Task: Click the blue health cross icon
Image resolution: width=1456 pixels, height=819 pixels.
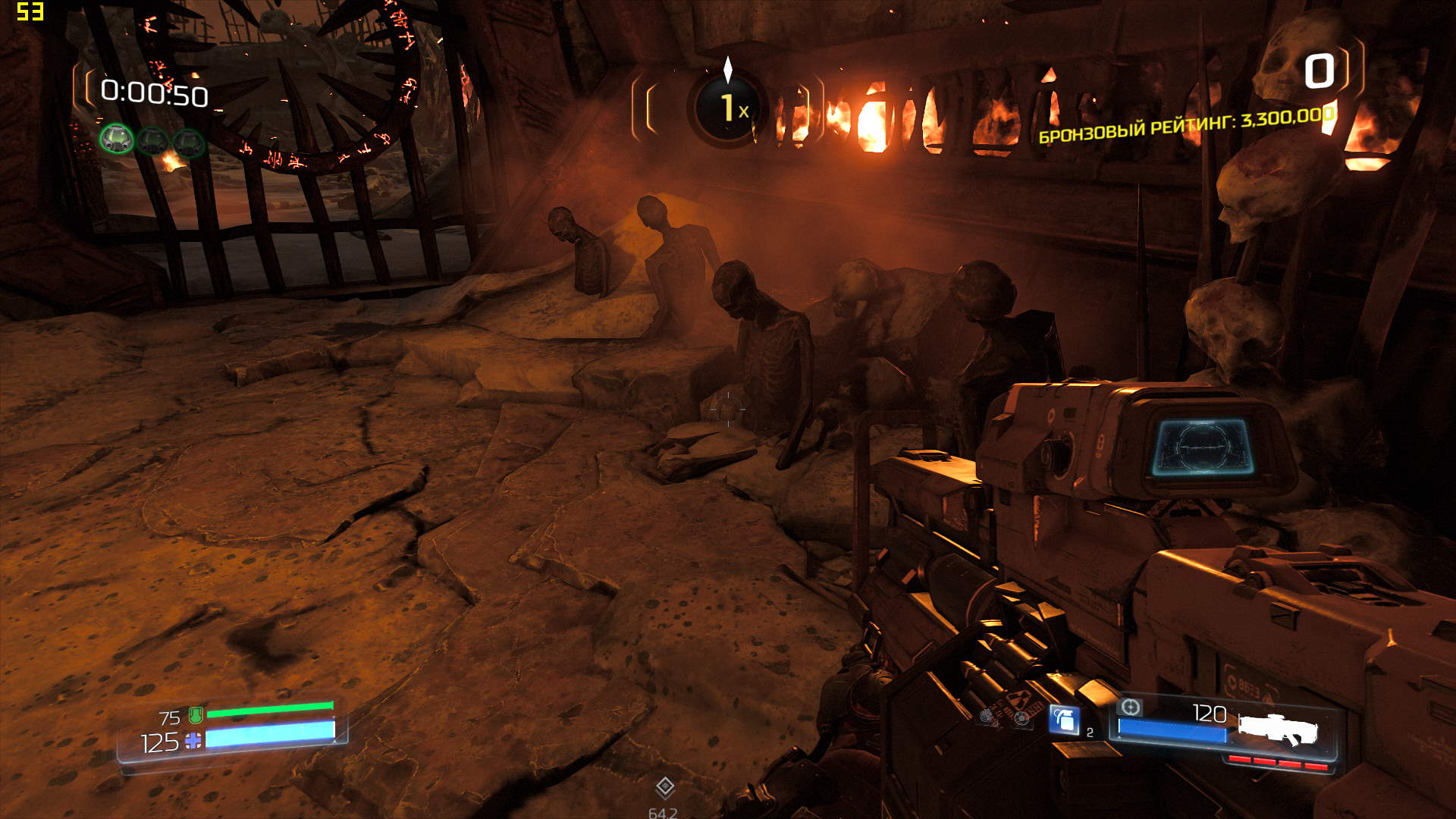Action: pyautogui.click(x=193, y=741)
